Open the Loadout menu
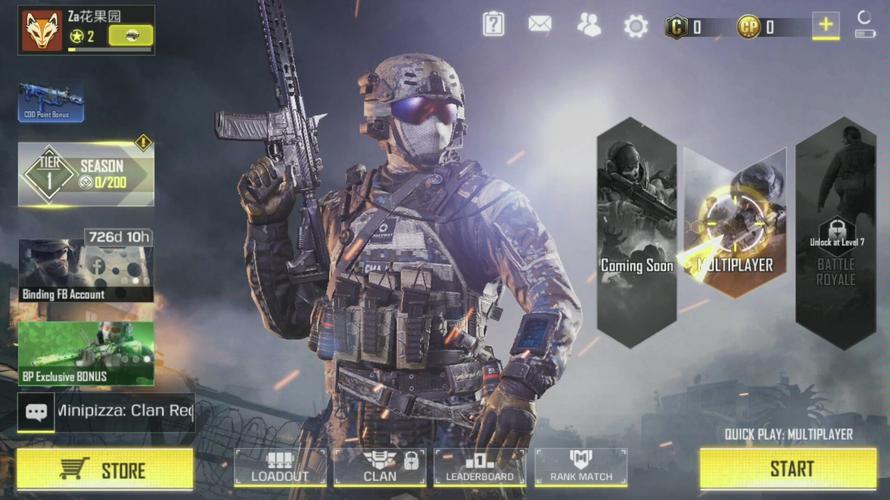The image size is (890, 500). coord(280,467)
